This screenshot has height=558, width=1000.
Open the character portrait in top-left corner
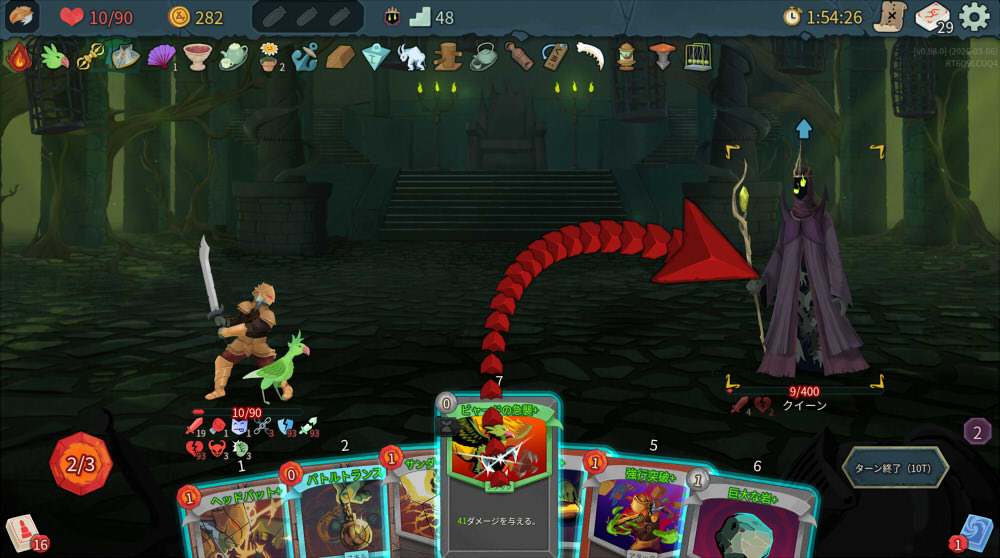(x=21, y=16)
